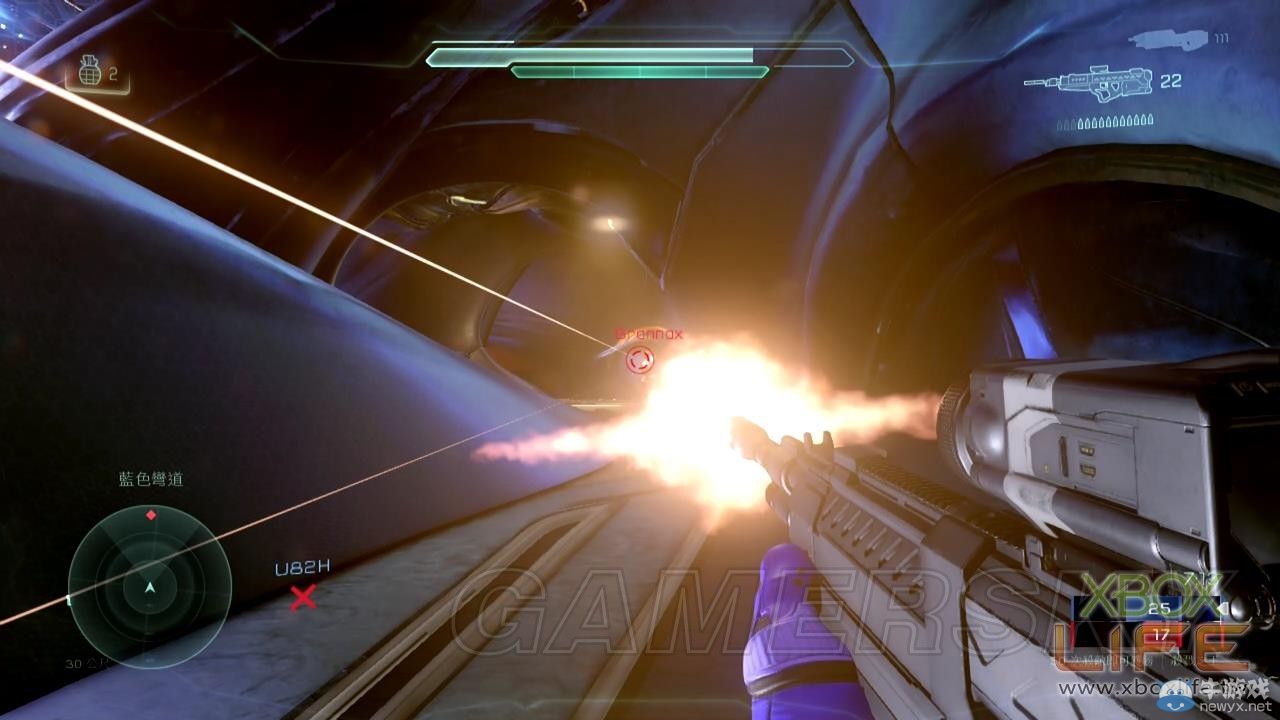Select the U82H red X death marker

click(302, 598)
